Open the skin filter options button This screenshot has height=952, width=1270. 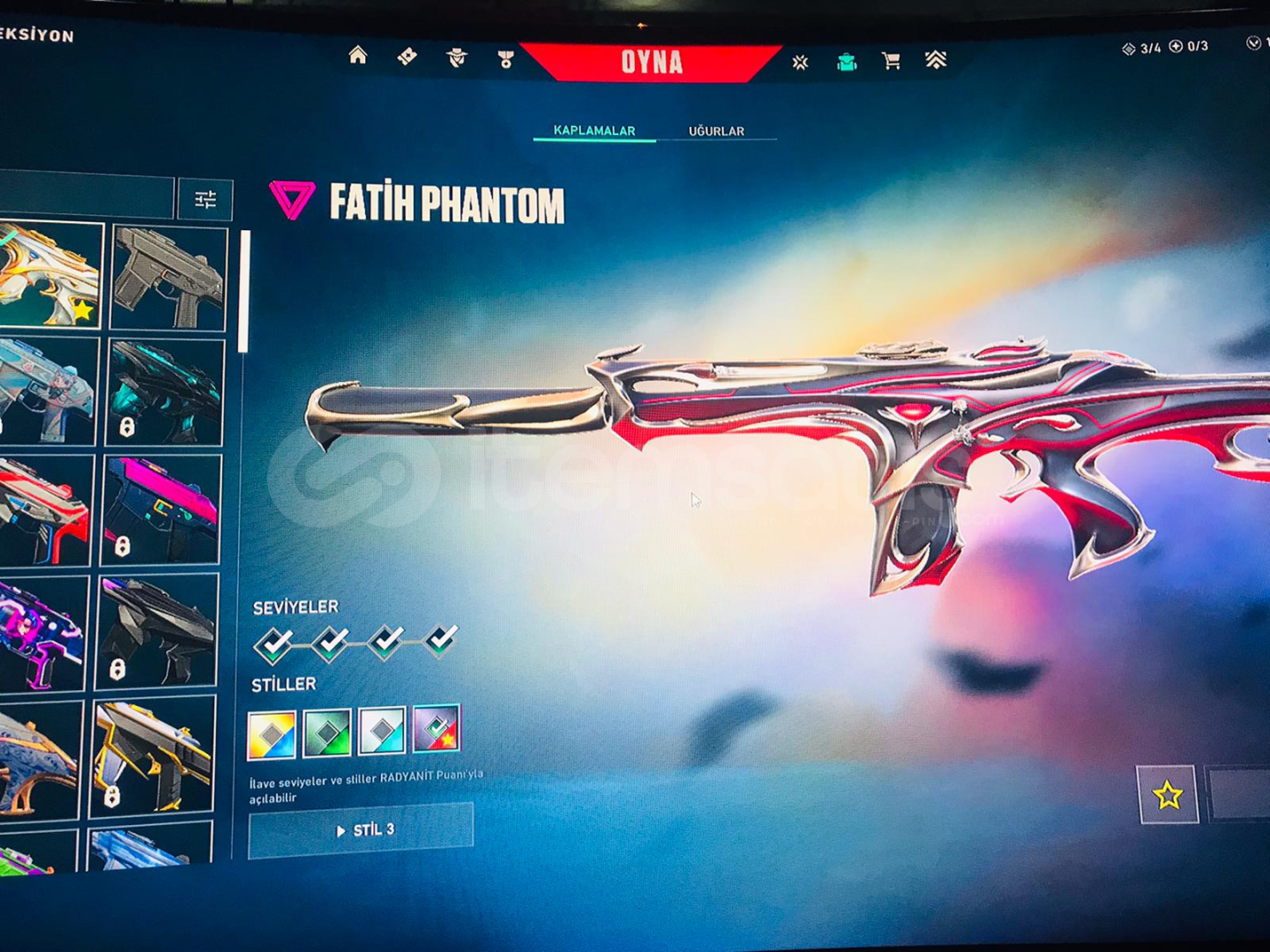pyautogui.click(x=205, y=200)
